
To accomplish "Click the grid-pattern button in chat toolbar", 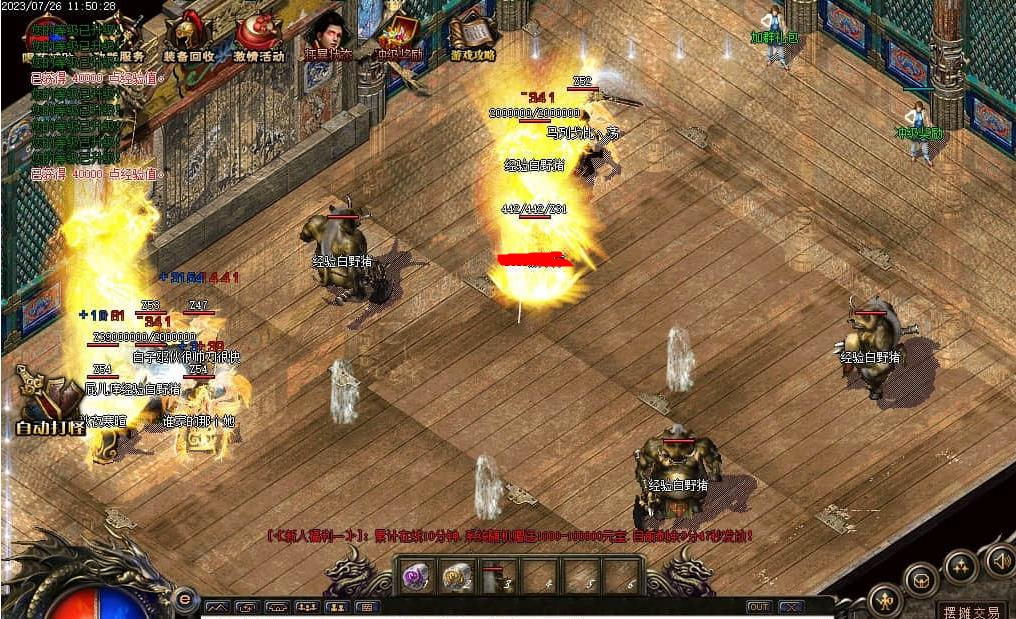I will click(366, 607).
